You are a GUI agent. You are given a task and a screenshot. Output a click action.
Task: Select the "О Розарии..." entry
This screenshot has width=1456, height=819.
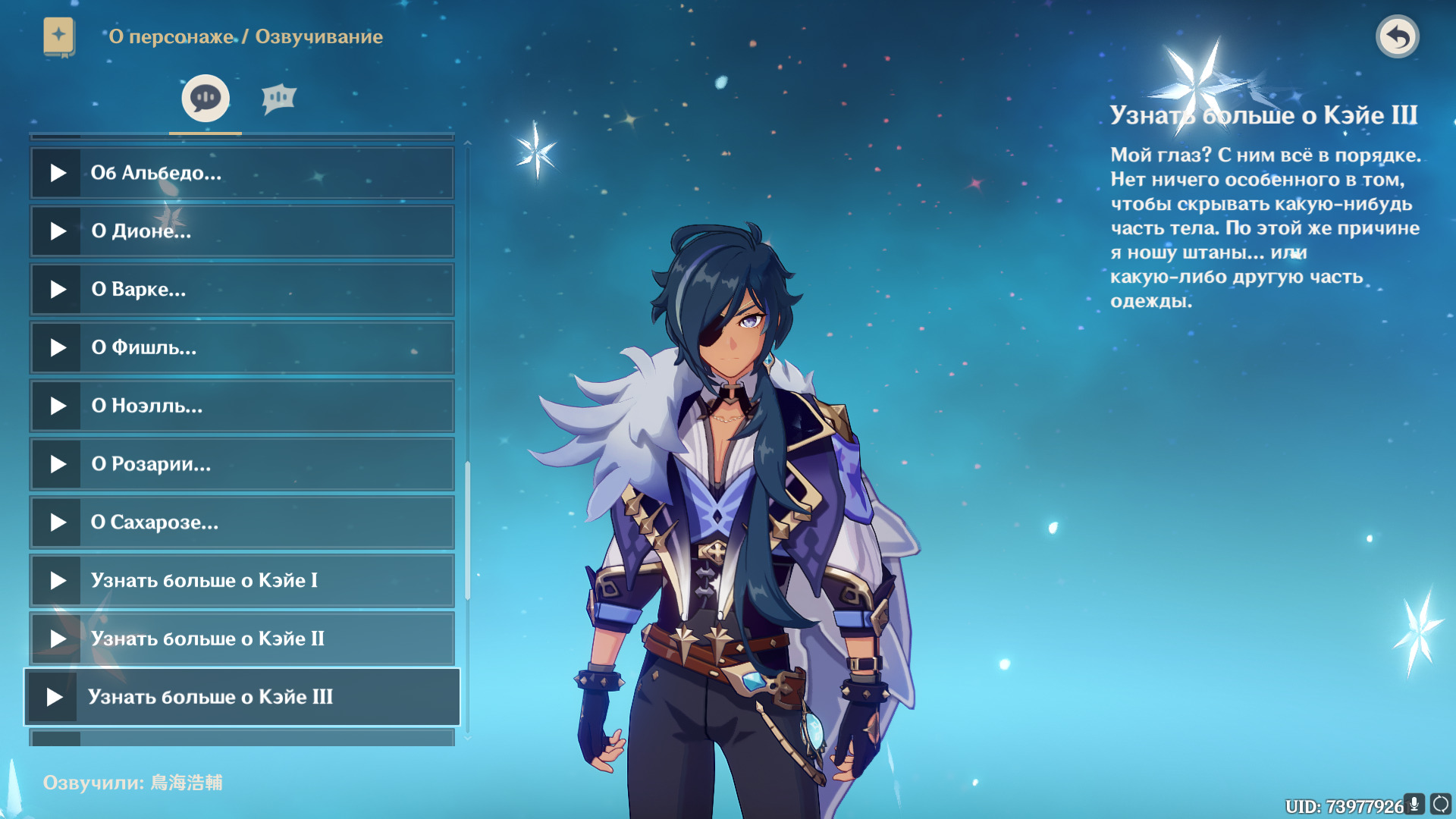(241, 464)
